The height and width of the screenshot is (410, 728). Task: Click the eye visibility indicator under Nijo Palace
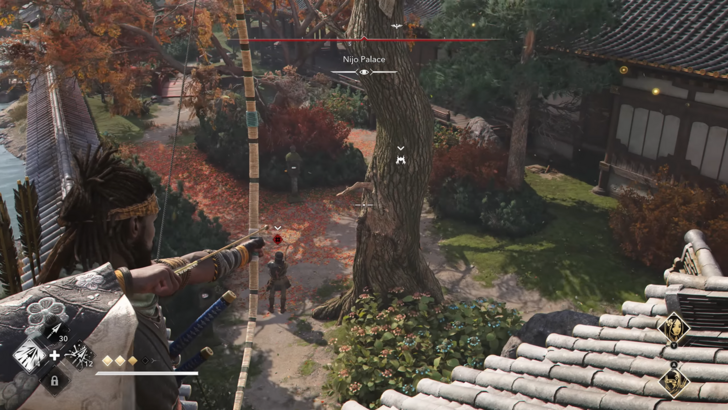(x=364, y=72)
